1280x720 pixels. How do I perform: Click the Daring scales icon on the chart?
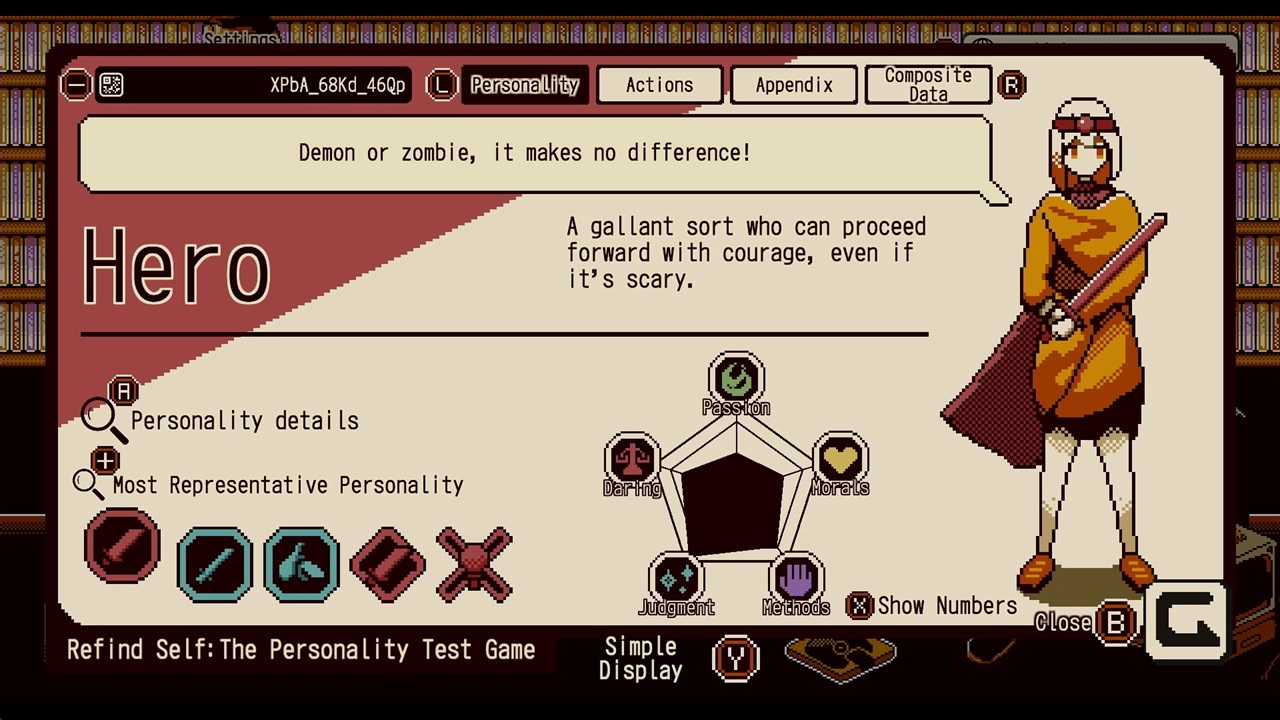(x=632, y=458)
